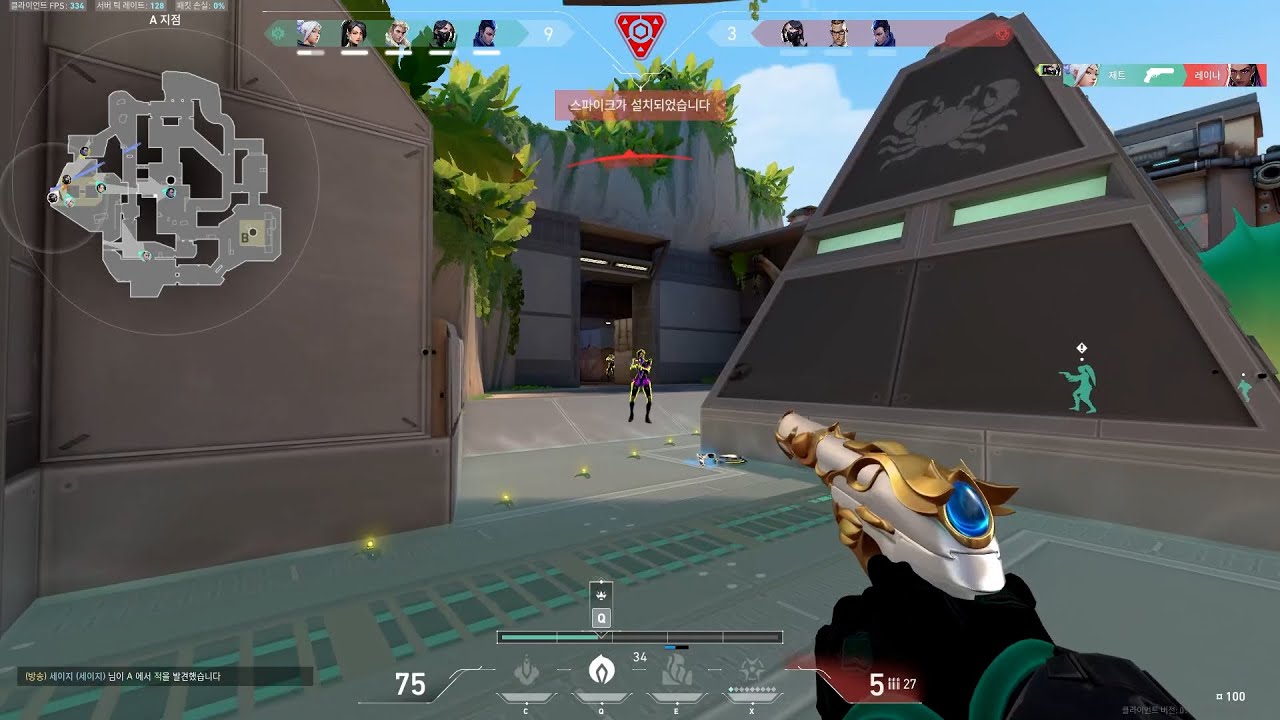The width and height of the screenshot is (1280, 720).
Task: Select the B site marker on the minimap
Action: [245, 237]
